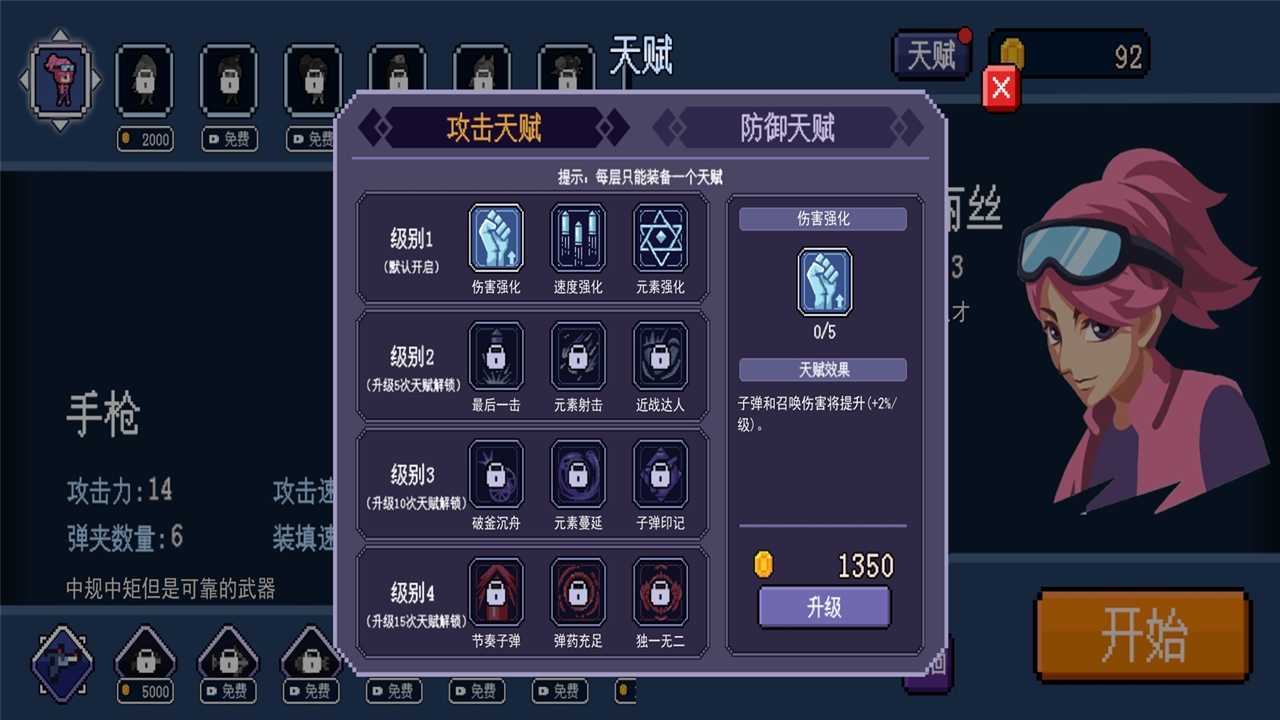1280x720 pixels.
Task: Click the 天赋 notification button at top right
Action: 931,57
